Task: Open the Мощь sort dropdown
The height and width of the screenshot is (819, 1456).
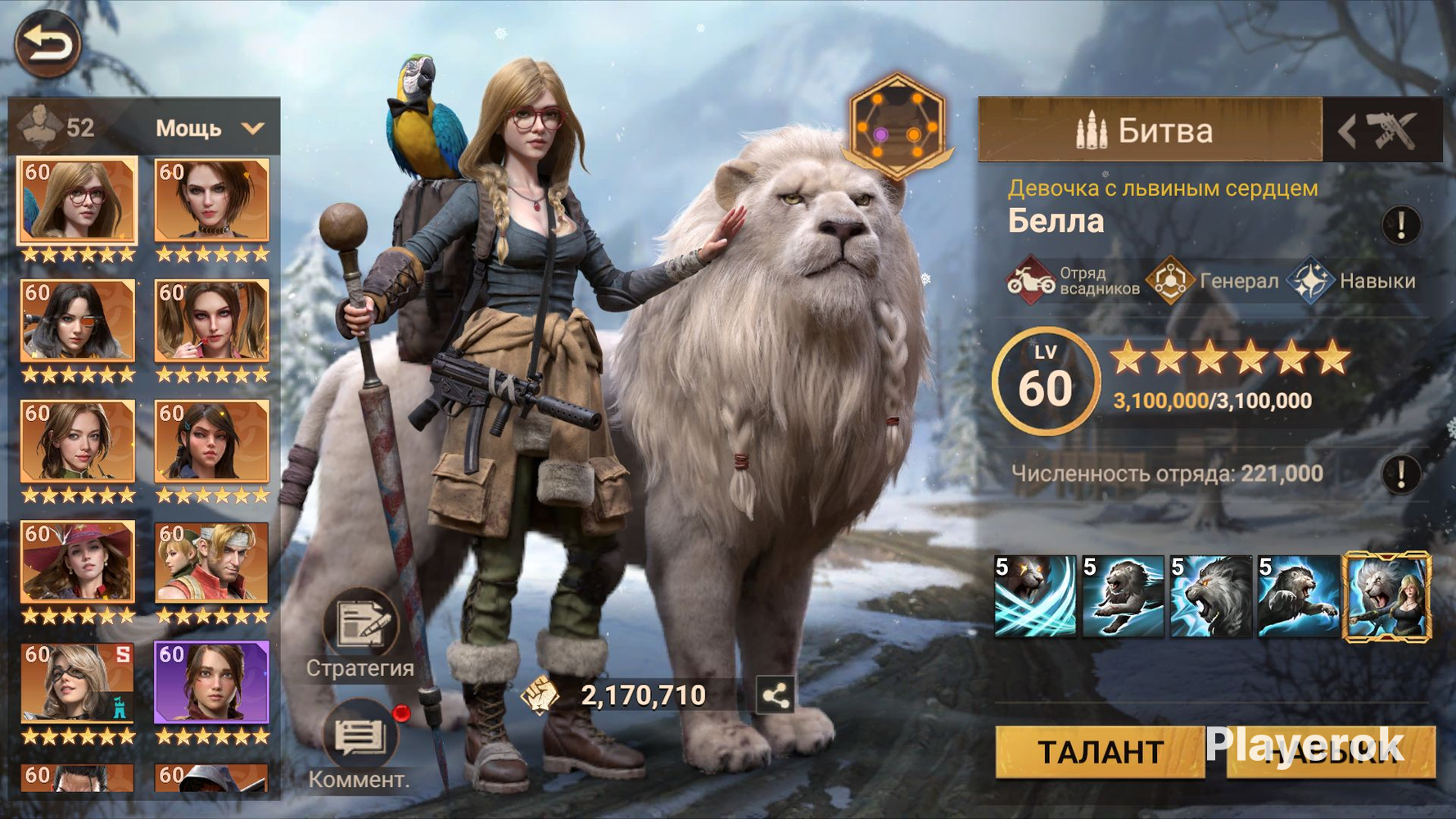Action: tap(210, 129)
